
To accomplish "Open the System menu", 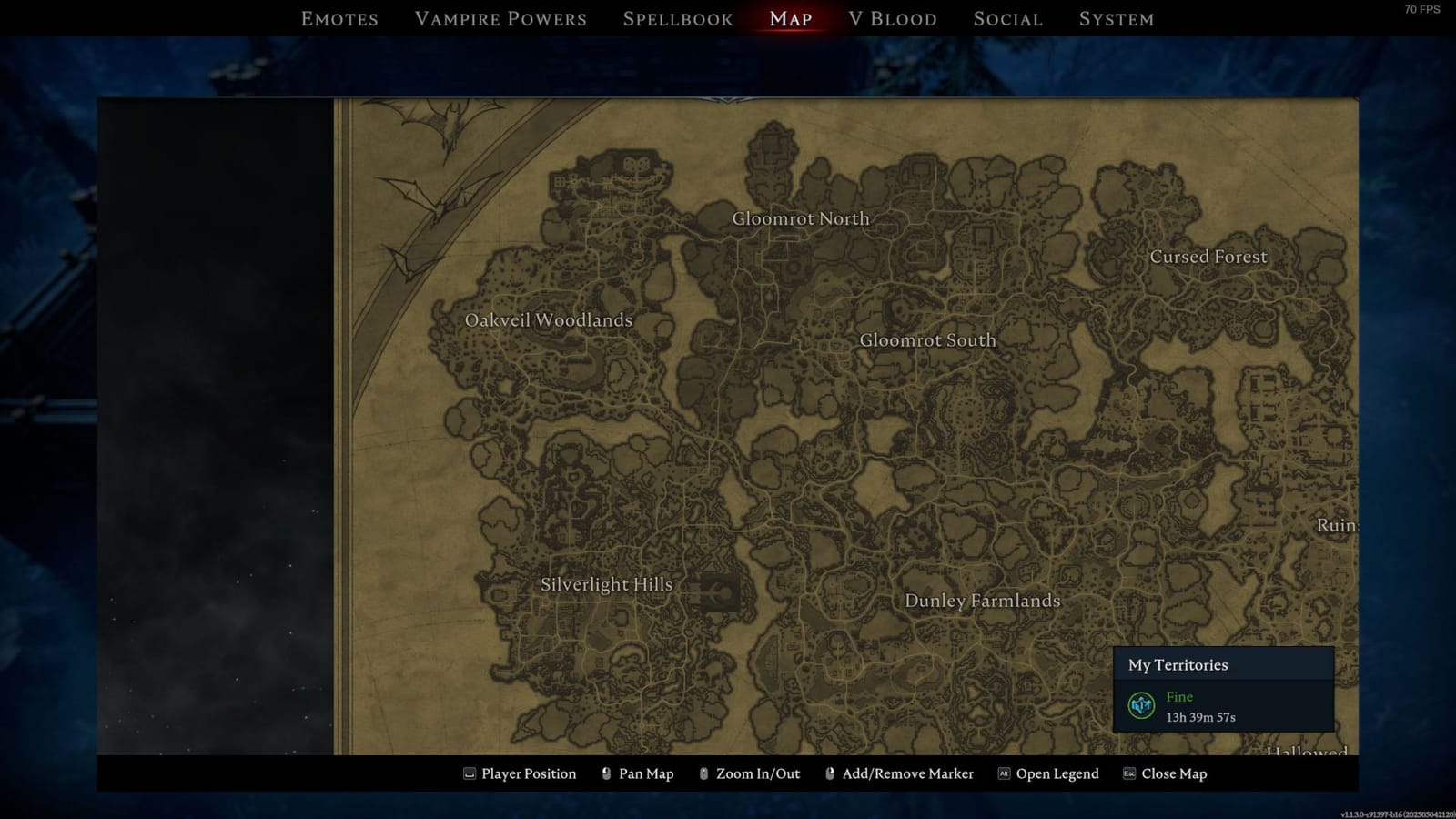I will click(x=1117, y=18).
